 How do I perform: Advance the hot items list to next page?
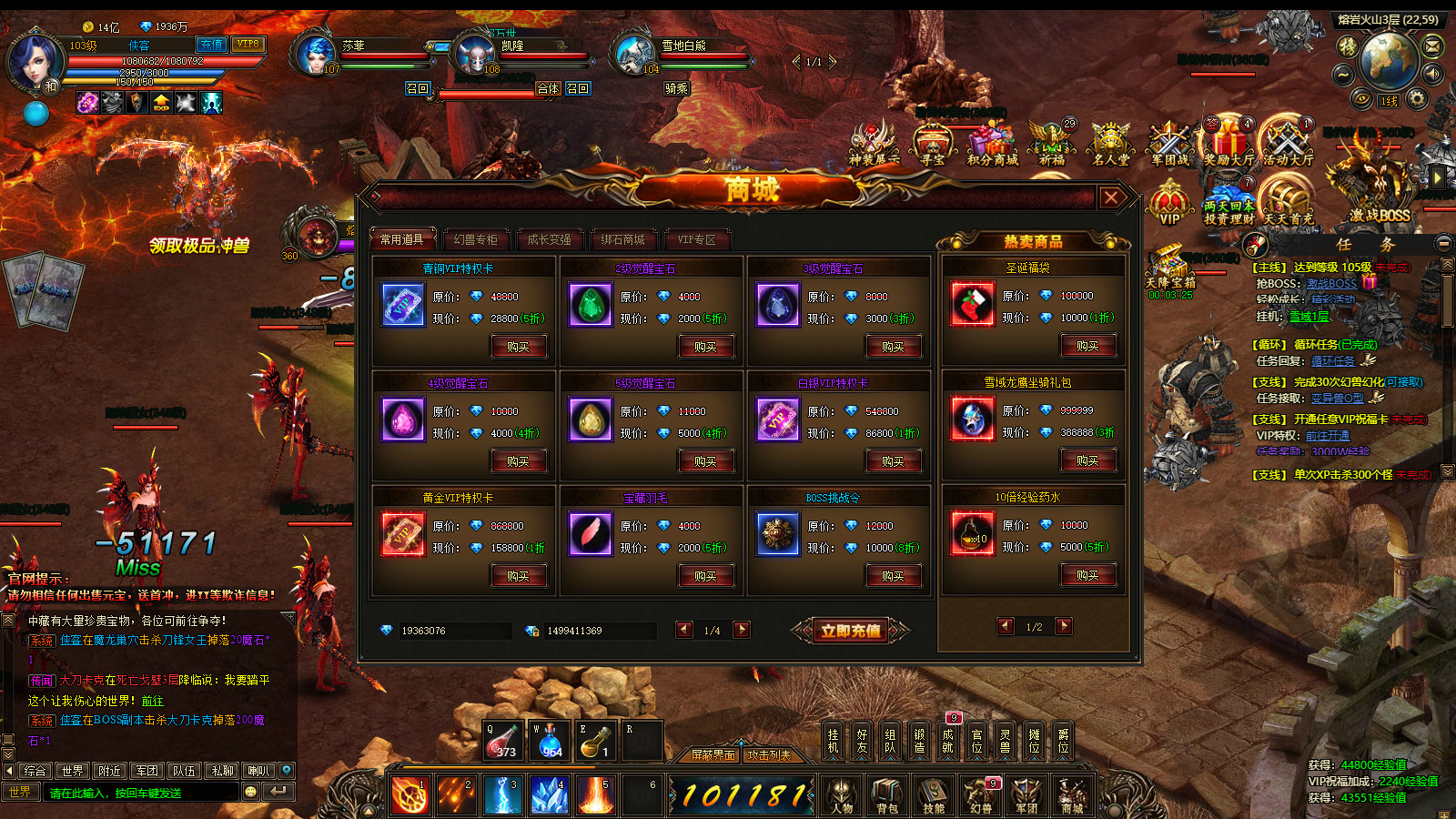coord(1064,626)
